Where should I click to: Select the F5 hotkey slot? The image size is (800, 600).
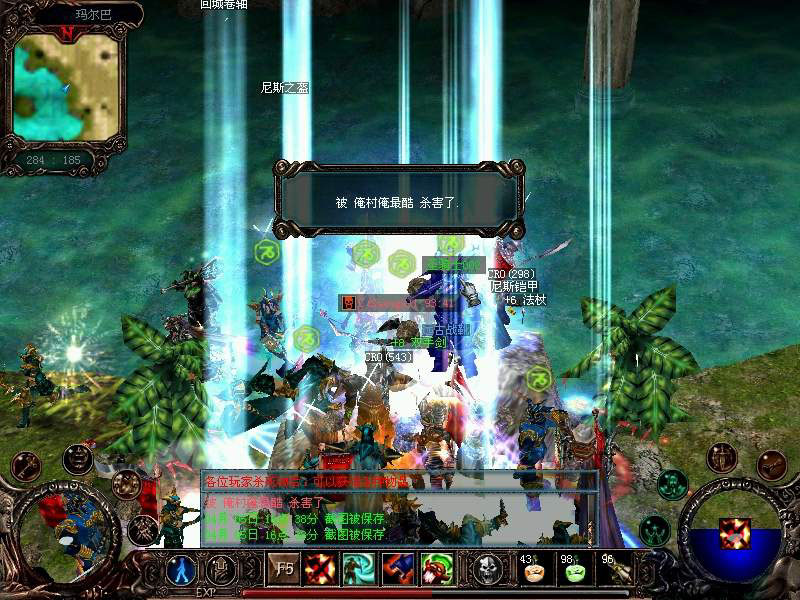pos(283,570)
